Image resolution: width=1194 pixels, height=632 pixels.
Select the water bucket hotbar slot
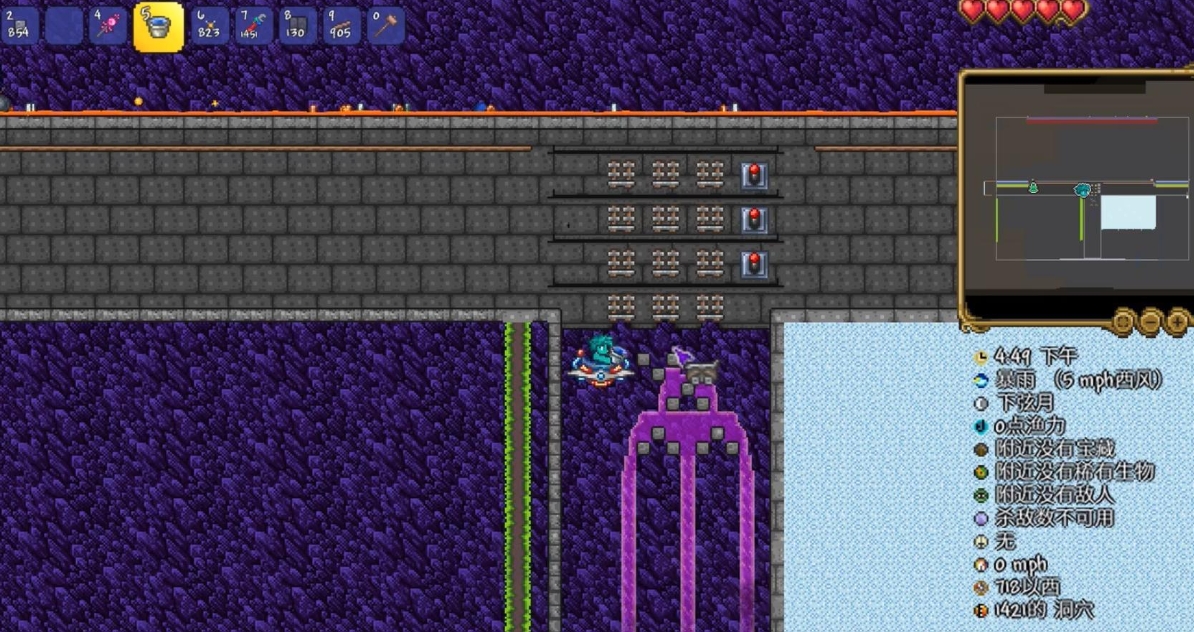pos(158,26)
